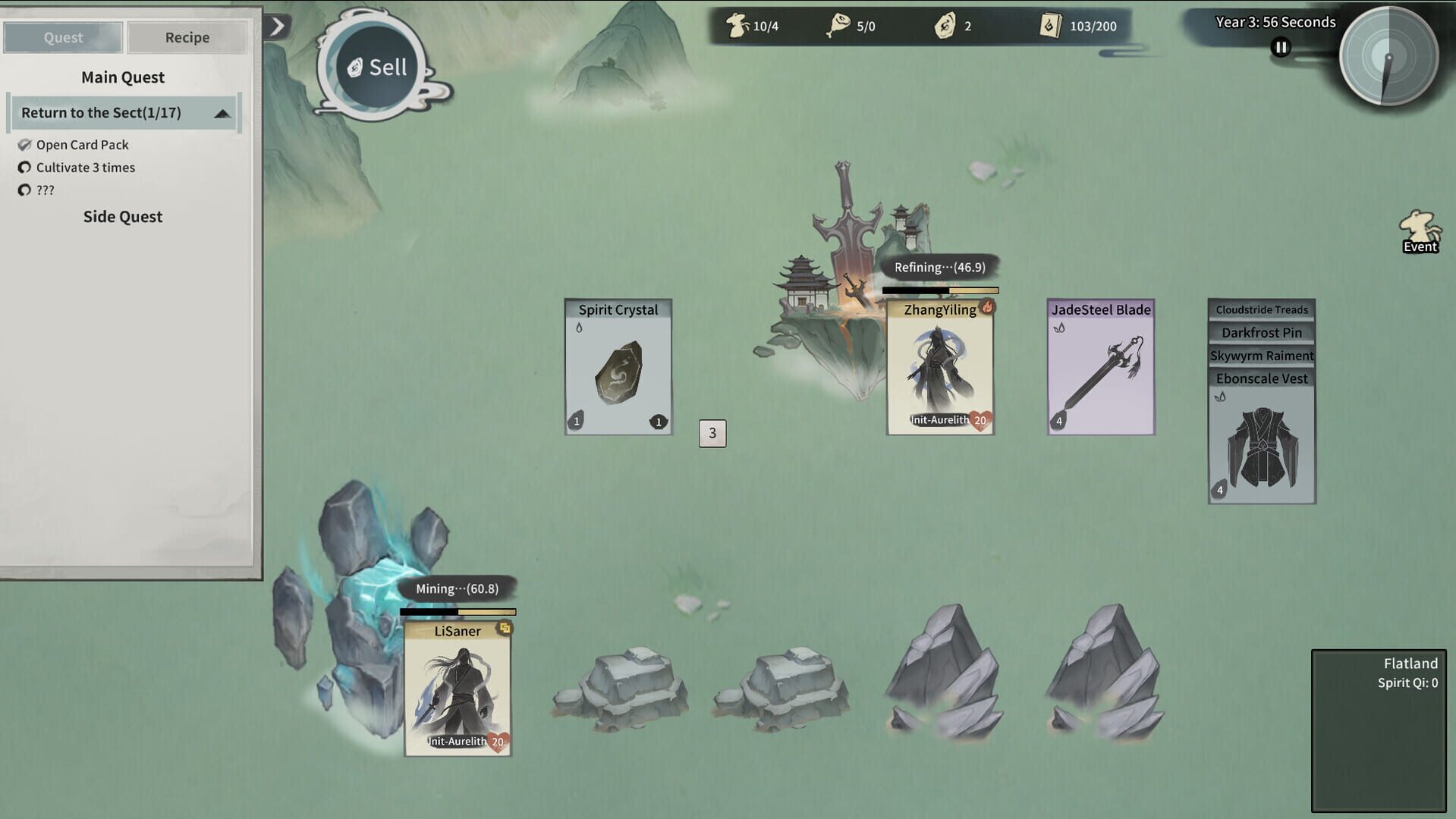Screen dimensions: 1456x819
Task: Click the Cultivate 3 times objective circle
Action: pos(25,168)
